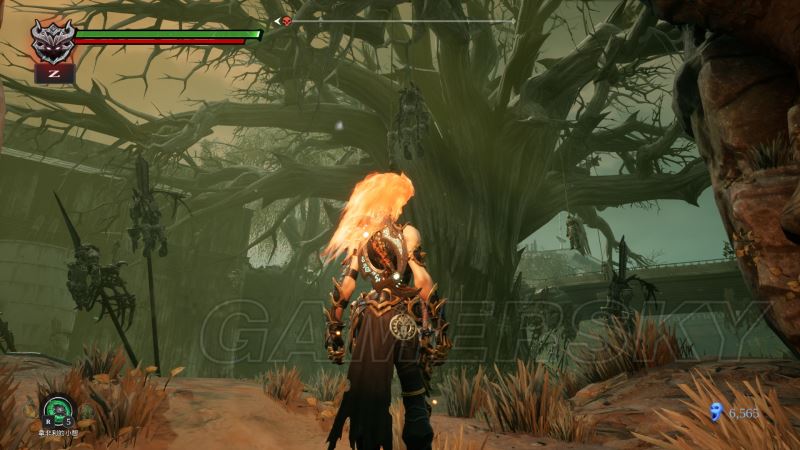Image resolution: width=800 pixels, height=450 pixels.
Task: Click the horned mask character portrait
Action: (x=52, y=40)
